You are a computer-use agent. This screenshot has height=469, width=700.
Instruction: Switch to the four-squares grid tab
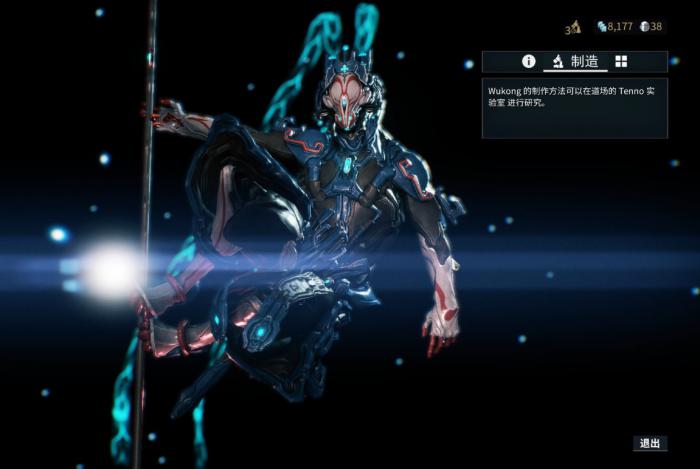(621, 62)
